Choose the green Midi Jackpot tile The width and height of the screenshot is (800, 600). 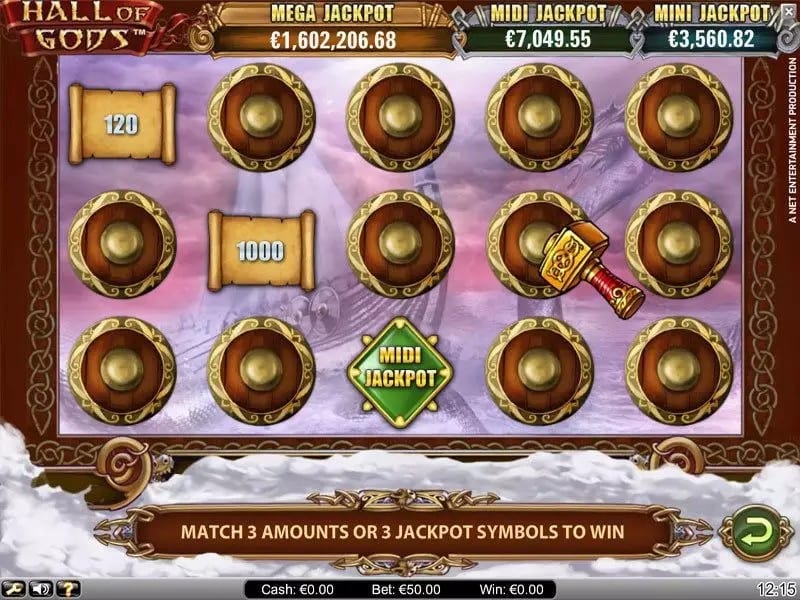pyautogui.click(x=400, y=367)
